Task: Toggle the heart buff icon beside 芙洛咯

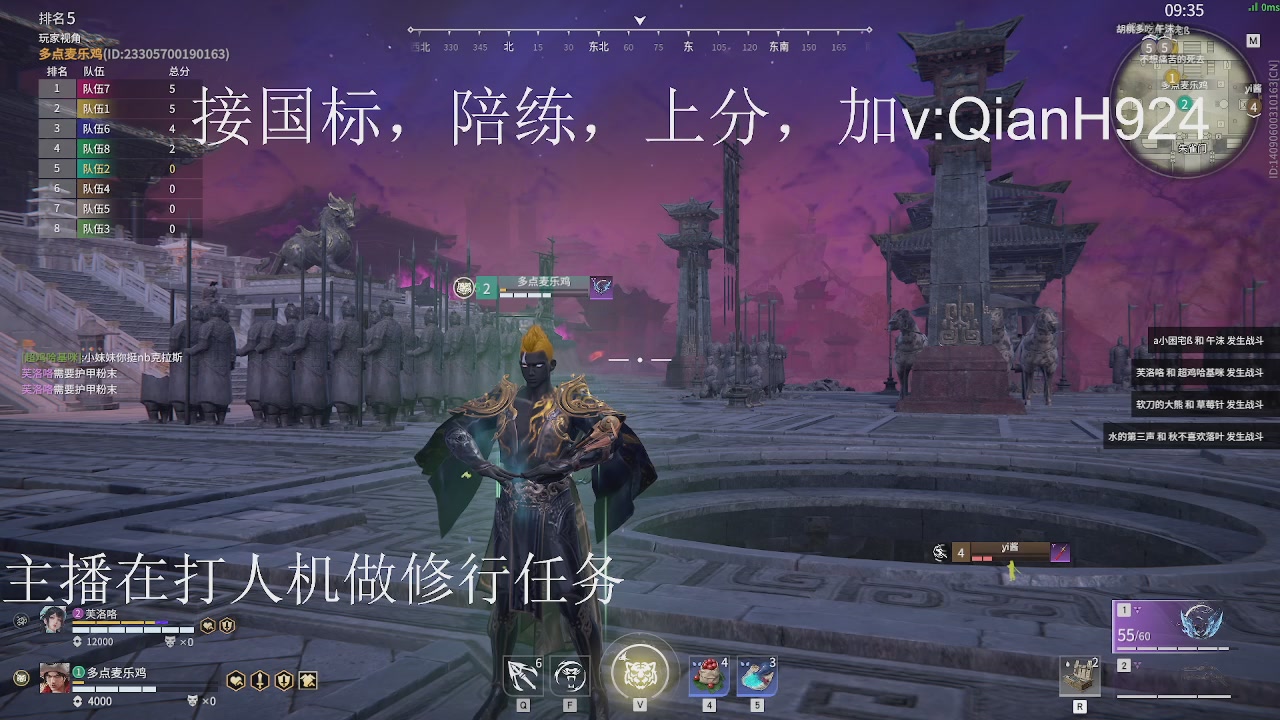Action: [x=208, y=627]
